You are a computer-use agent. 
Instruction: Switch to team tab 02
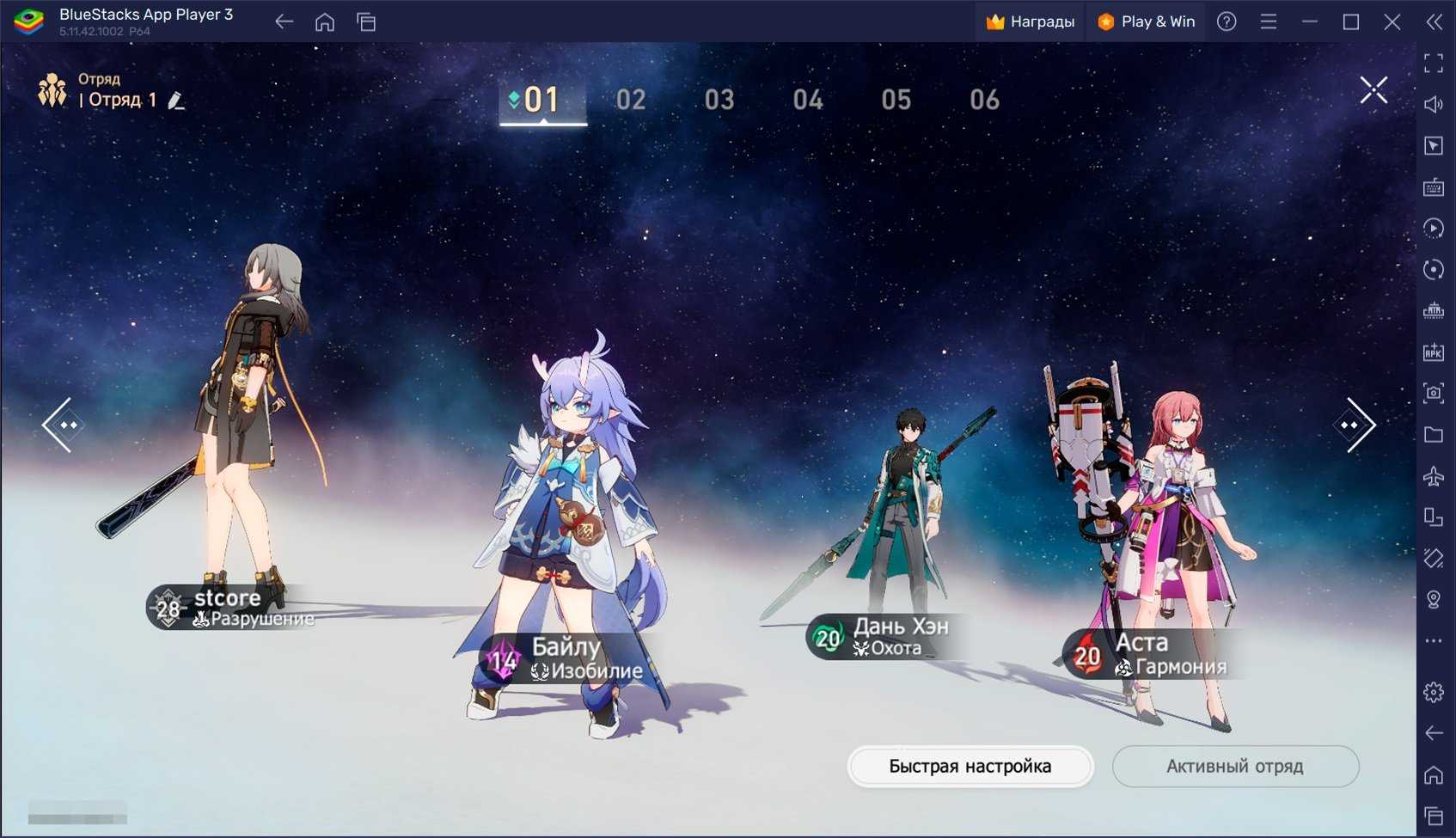pyautogui.click(x=631, y=100)
